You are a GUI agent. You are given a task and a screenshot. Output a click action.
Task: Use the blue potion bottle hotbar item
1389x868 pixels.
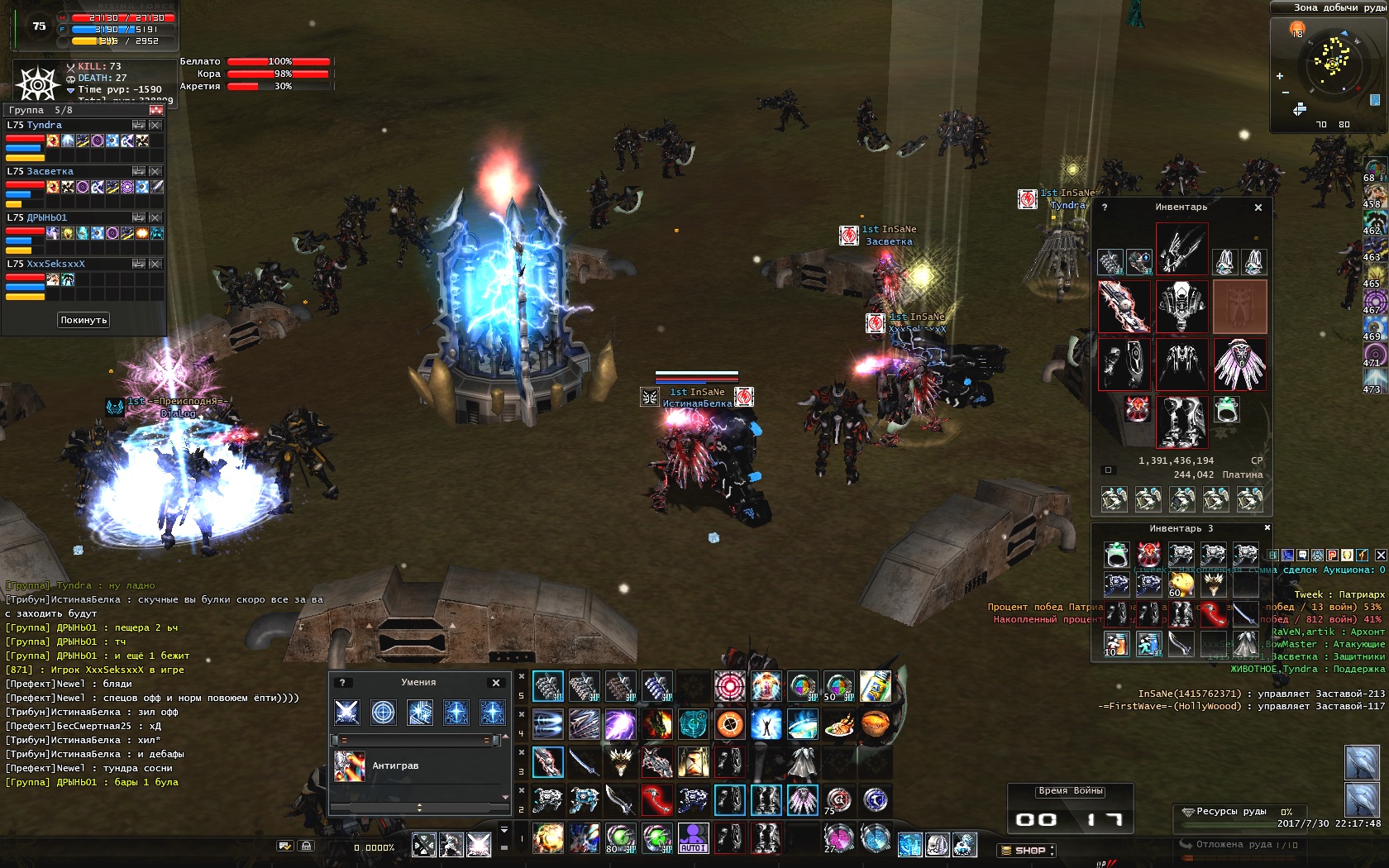[x=875, y=686]
